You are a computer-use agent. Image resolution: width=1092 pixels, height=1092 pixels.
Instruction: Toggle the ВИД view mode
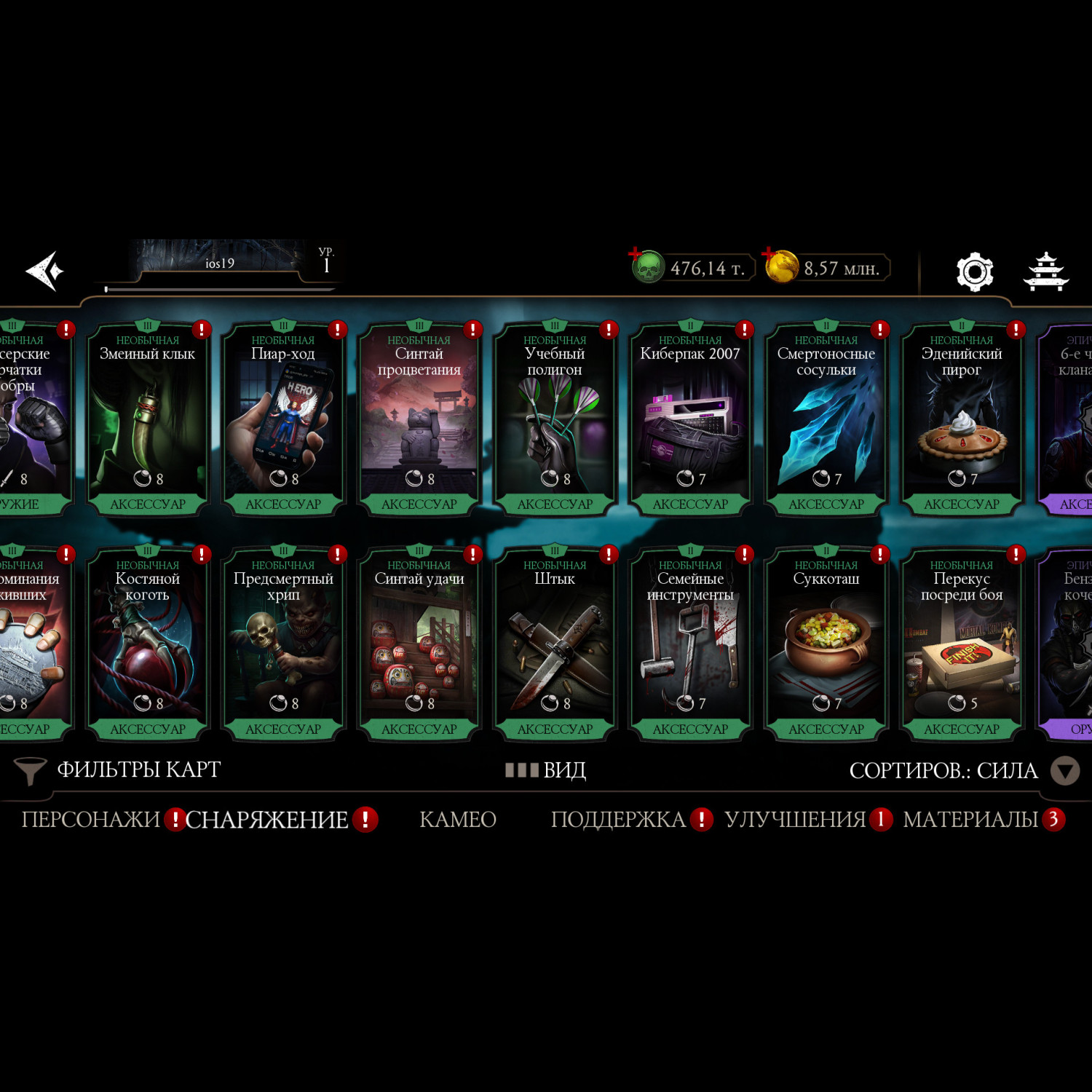point(546,770)
